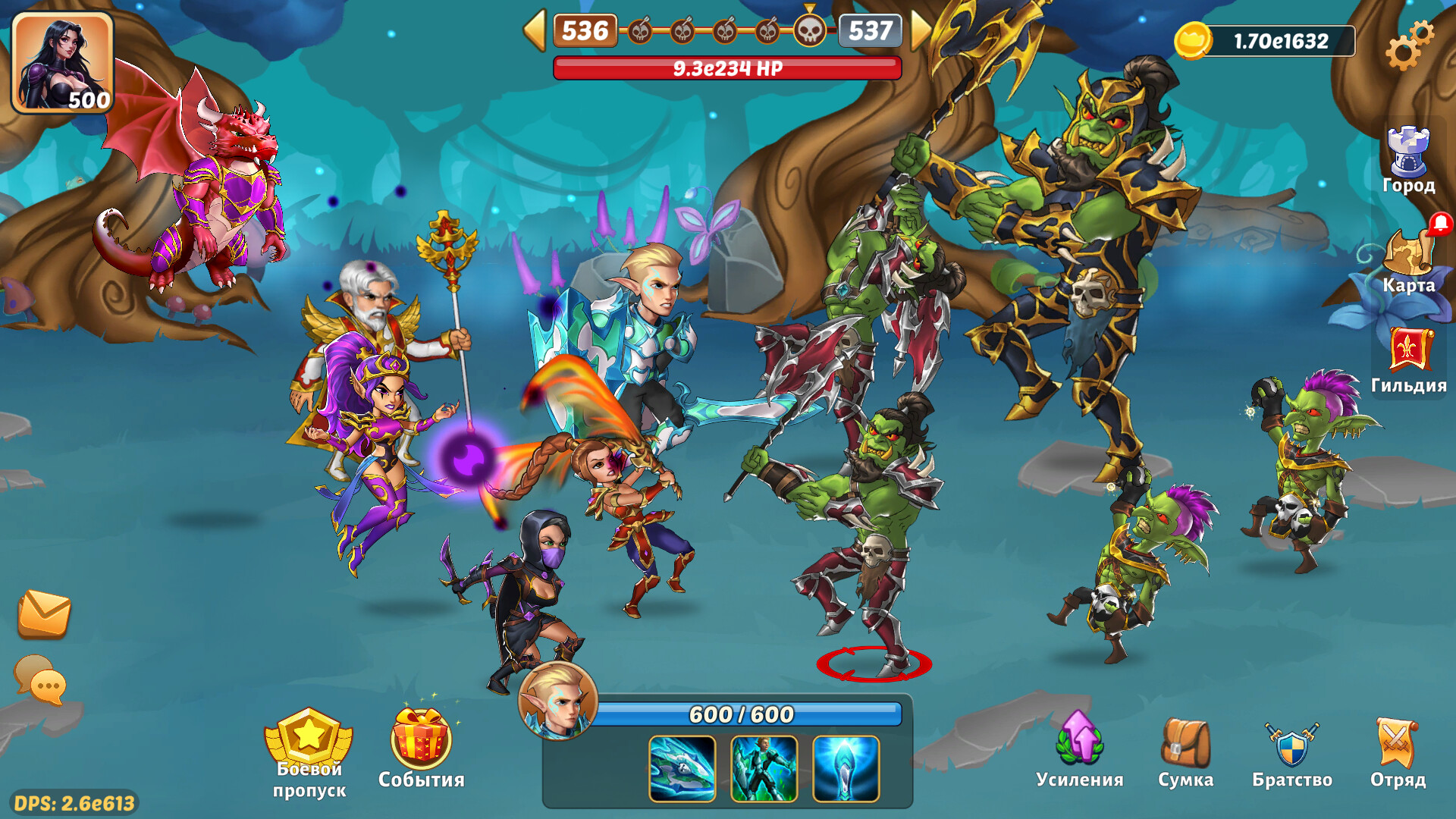Check the mail envelope icon
The height and width of the screenshot is (819, 1456).
(x=44, y=613)
